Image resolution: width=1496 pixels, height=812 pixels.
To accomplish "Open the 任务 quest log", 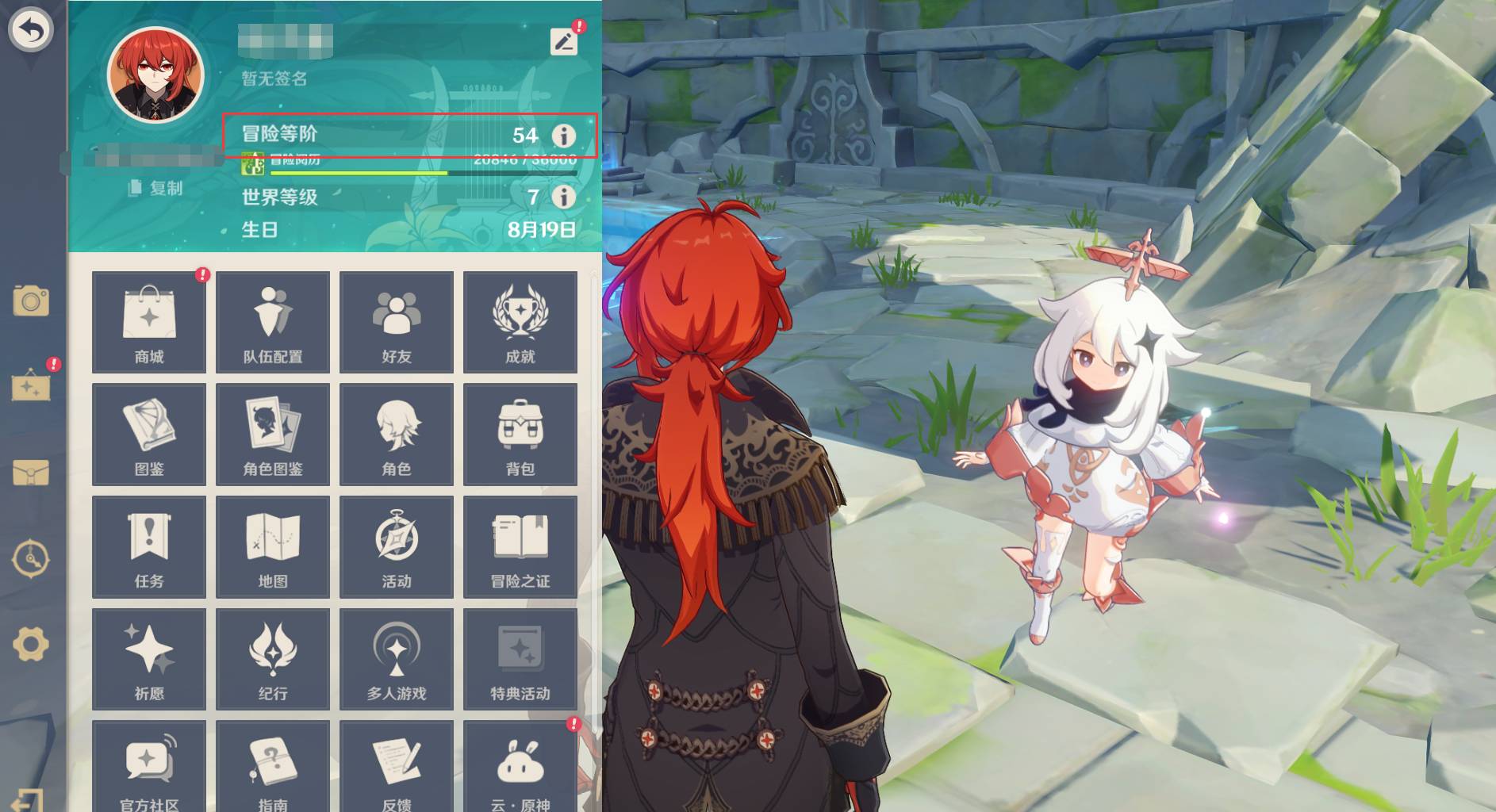I will [149, 547].
